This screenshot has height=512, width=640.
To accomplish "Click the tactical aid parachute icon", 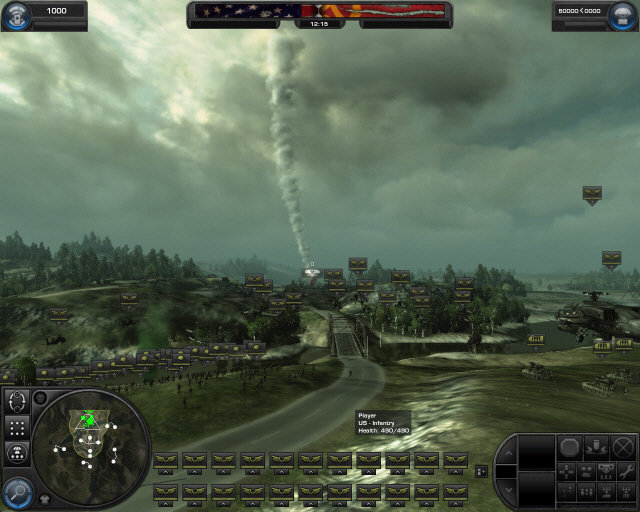I will (x=565, y=10).
